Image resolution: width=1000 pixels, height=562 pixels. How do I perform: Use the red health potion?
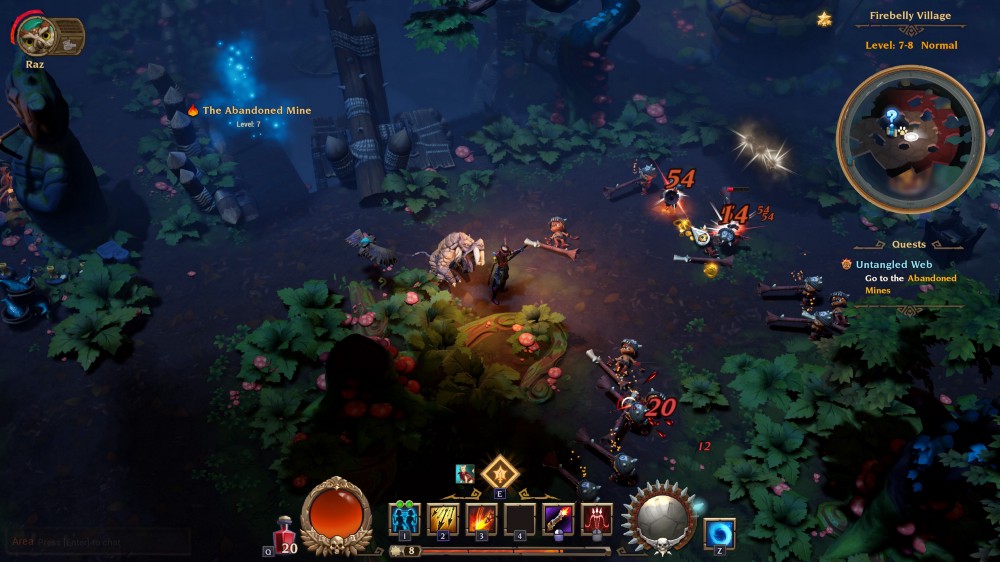click(285, 529)
